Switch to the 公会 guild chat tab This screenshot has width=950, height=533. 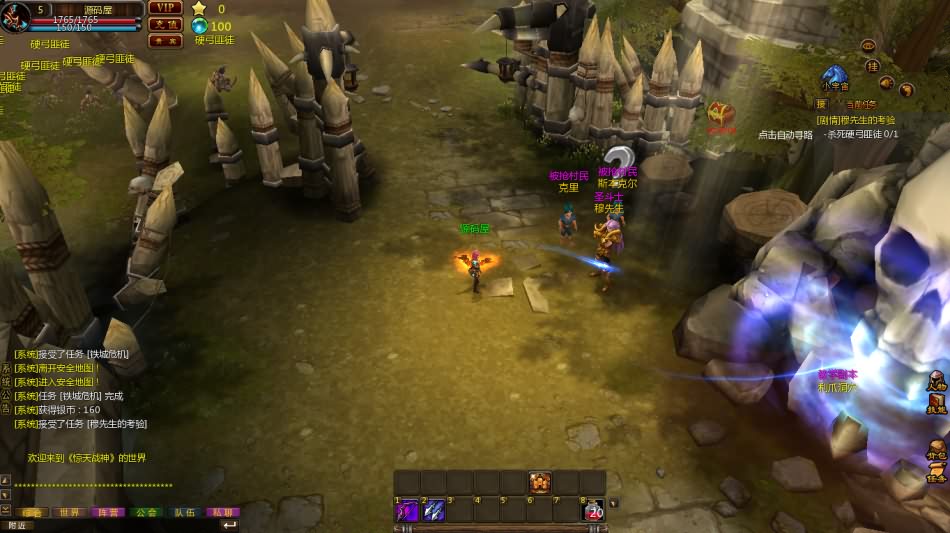[x=146, y=512]
